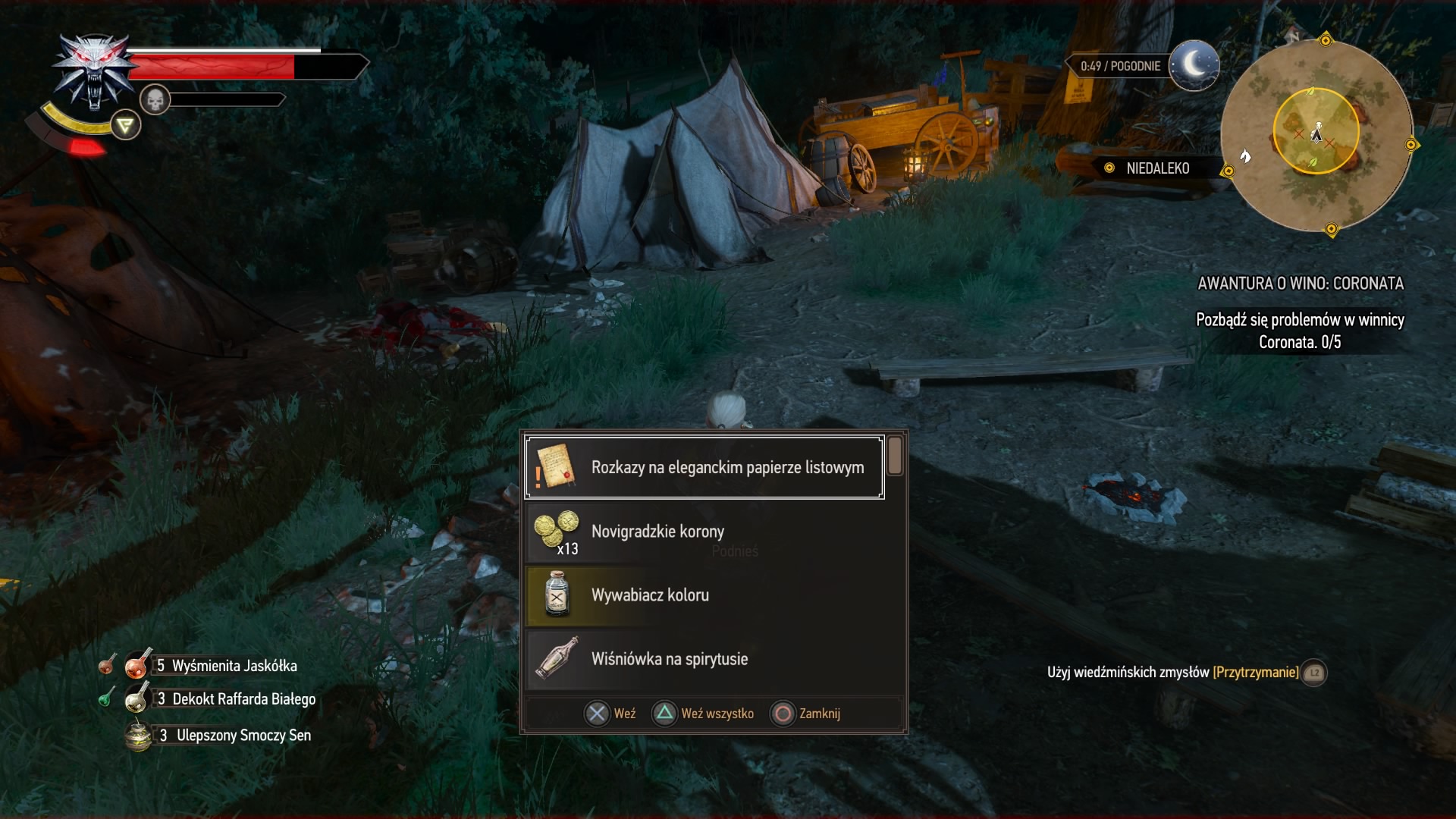Take all loot with Weź wszystko

(703, 714)
